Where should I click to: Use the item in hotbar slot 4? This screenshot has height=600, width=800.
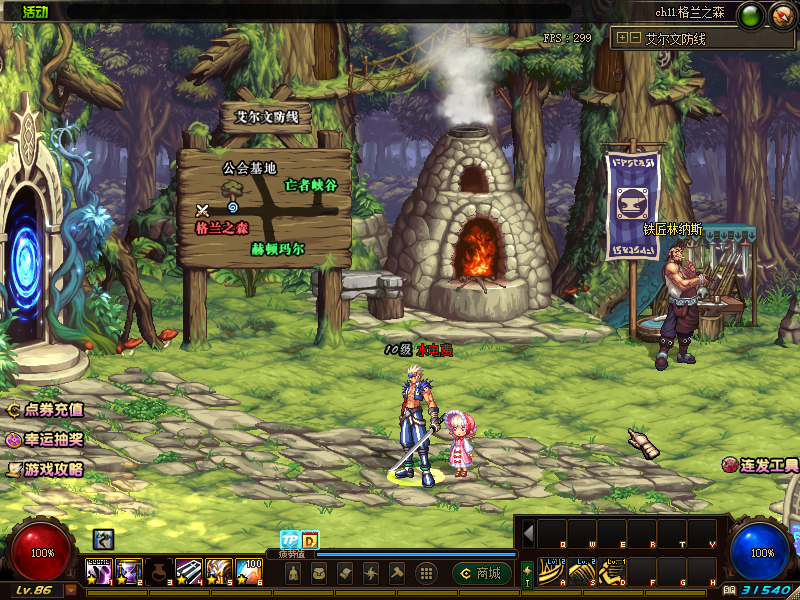coord(189,571)
